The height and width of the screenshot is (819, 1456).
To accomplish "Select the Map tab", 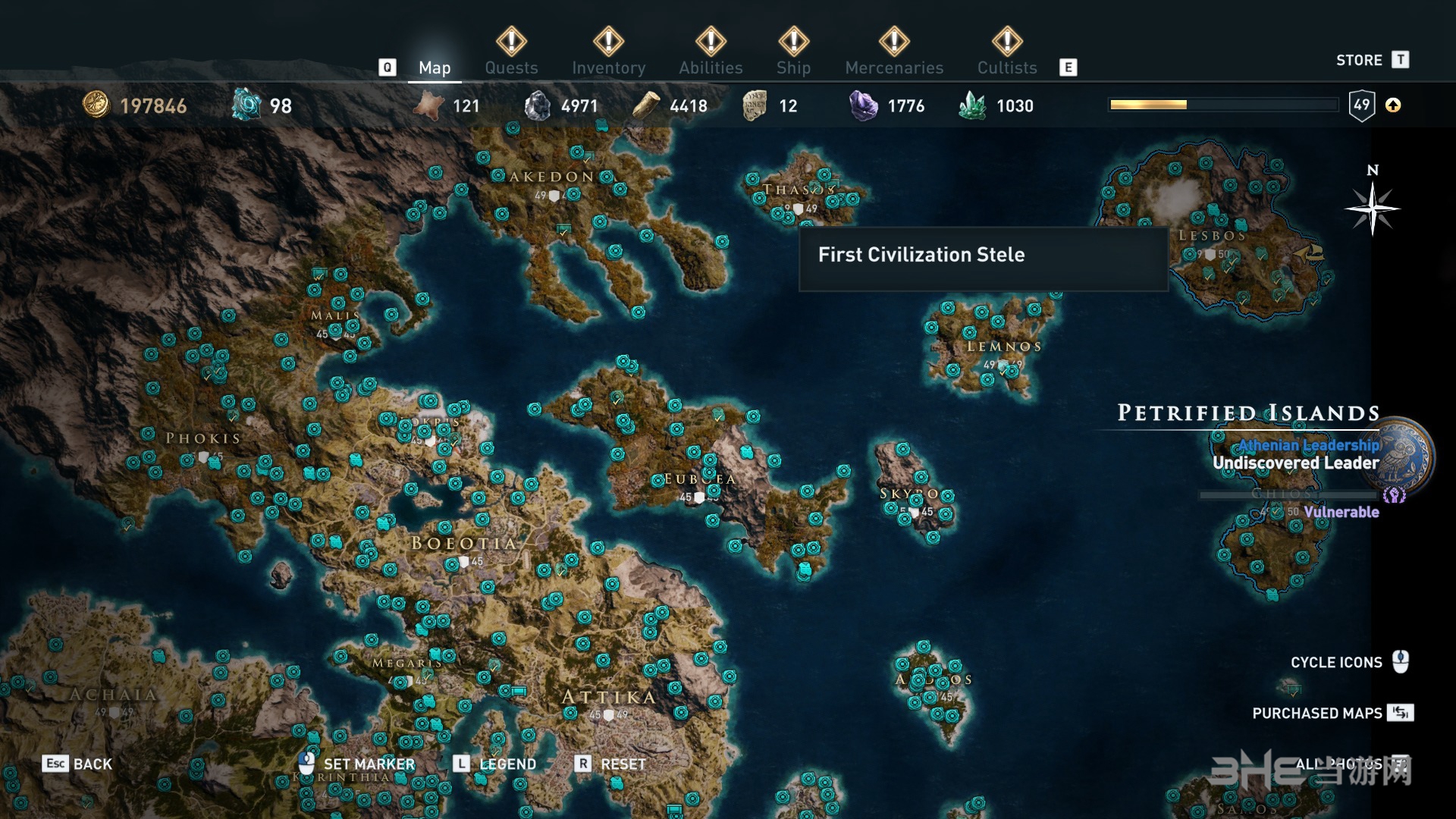I will (x=435, y=67).
